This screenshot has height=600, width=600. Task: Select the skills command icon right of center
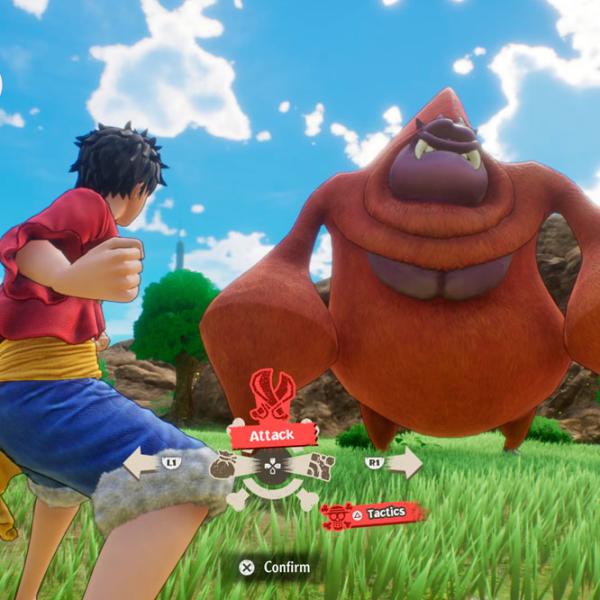point(319,466)
